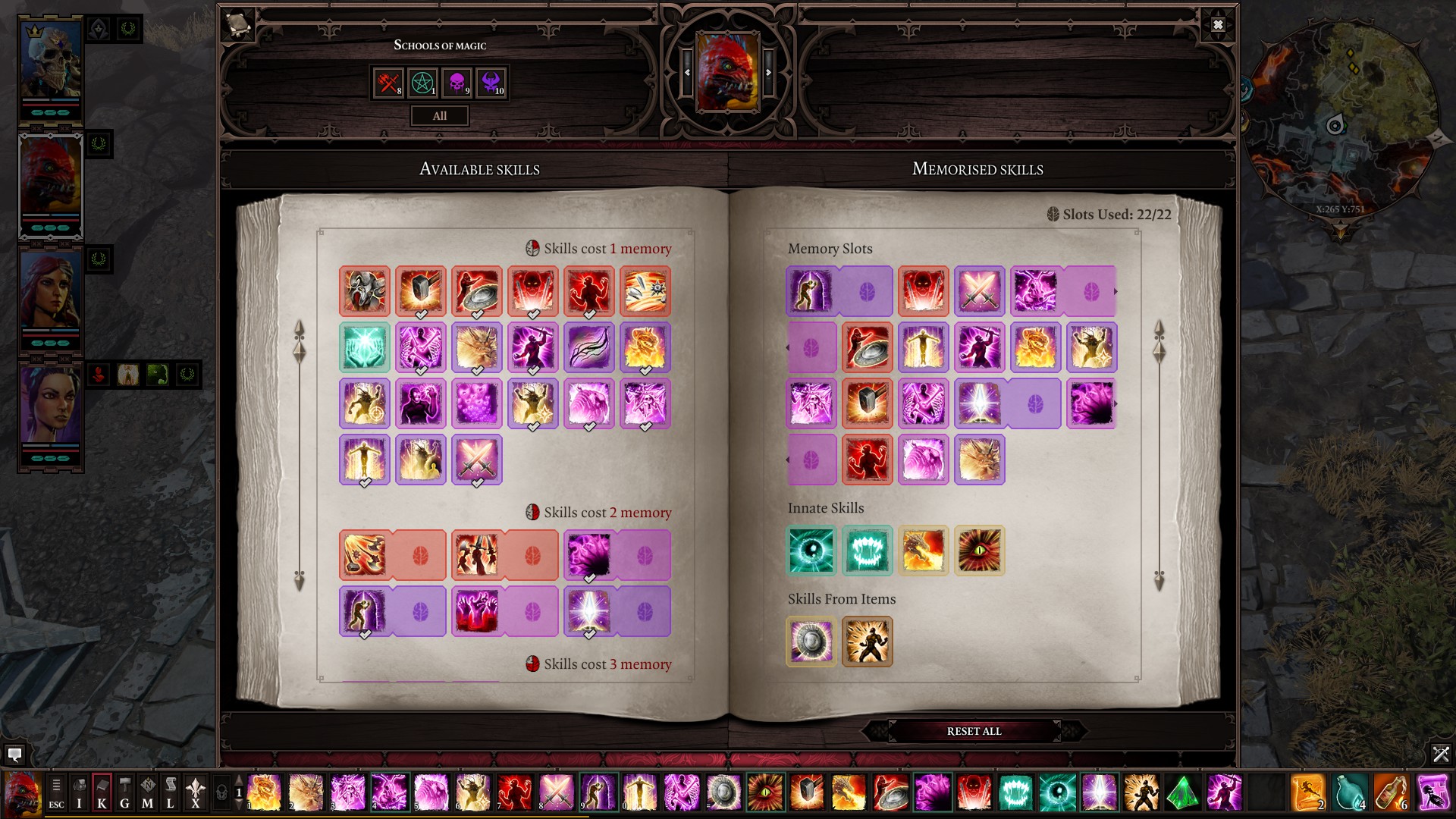Filter skills by the purple skull Necromancer school
This screenshot has height=819, width=1456.
tap(457, 83)
